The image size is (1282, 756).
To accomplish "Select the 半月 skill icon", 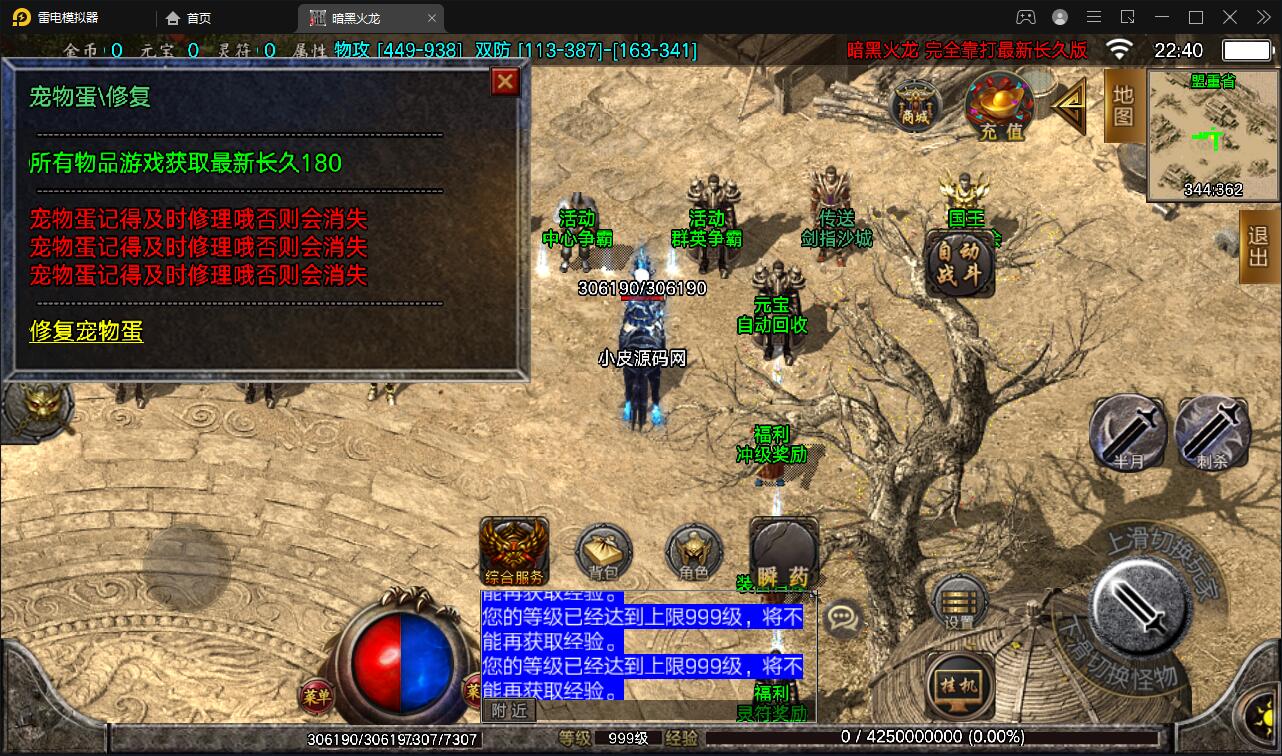I will pos(1128,432).
